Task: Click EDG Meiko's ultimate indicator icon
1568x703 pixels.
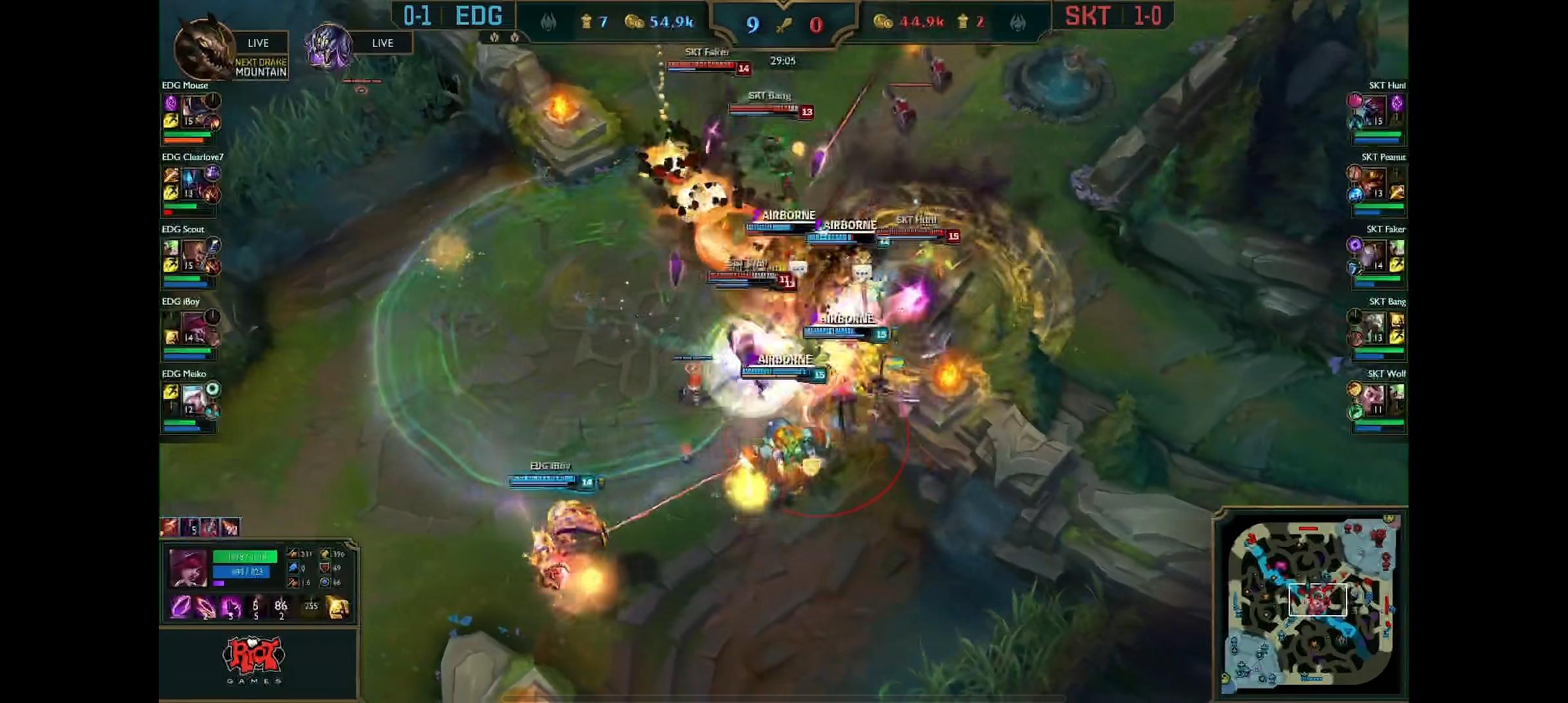Action: 214,389
